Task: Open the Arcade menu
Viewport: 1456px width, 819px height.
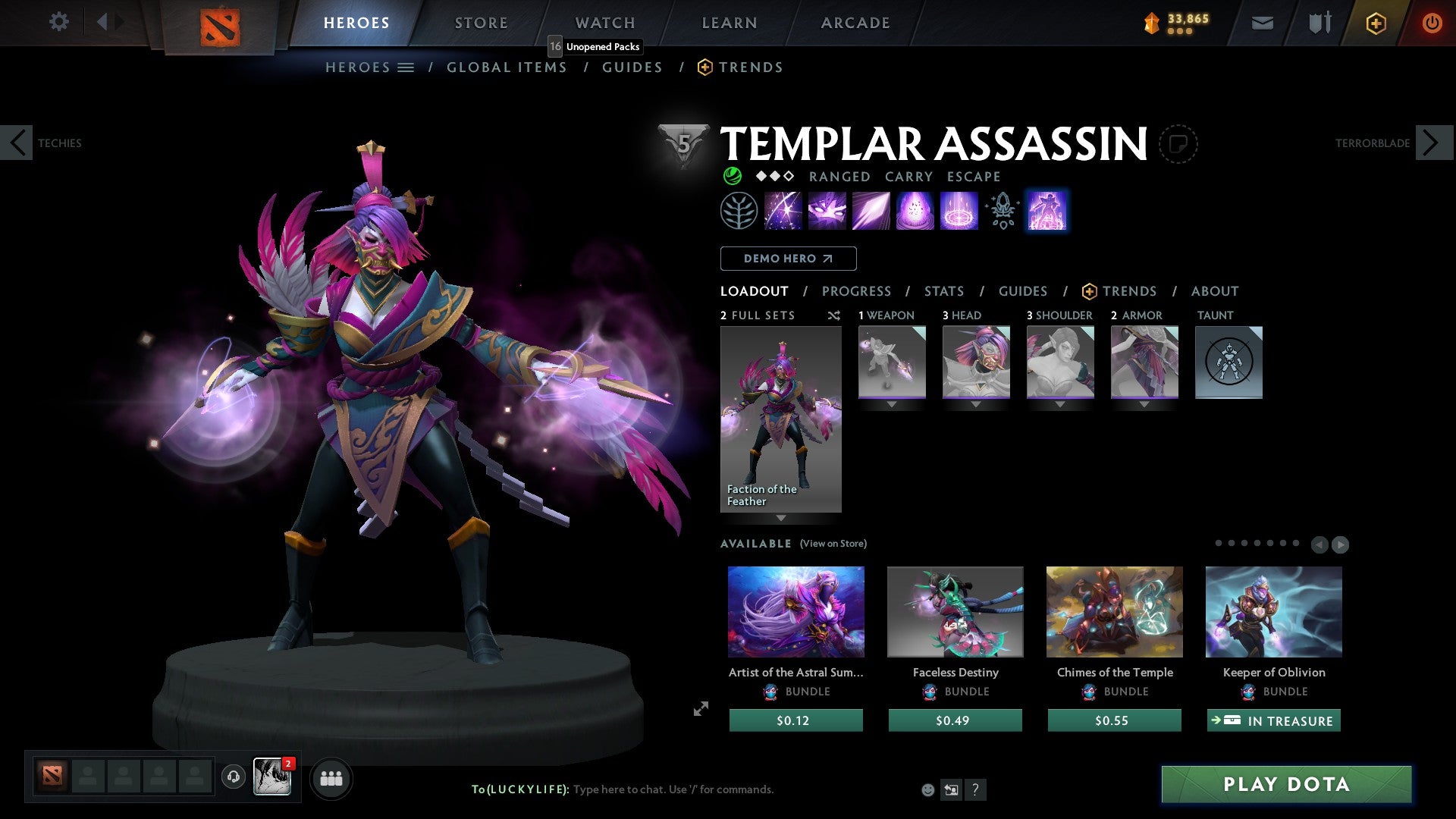Action: point(855,22)
